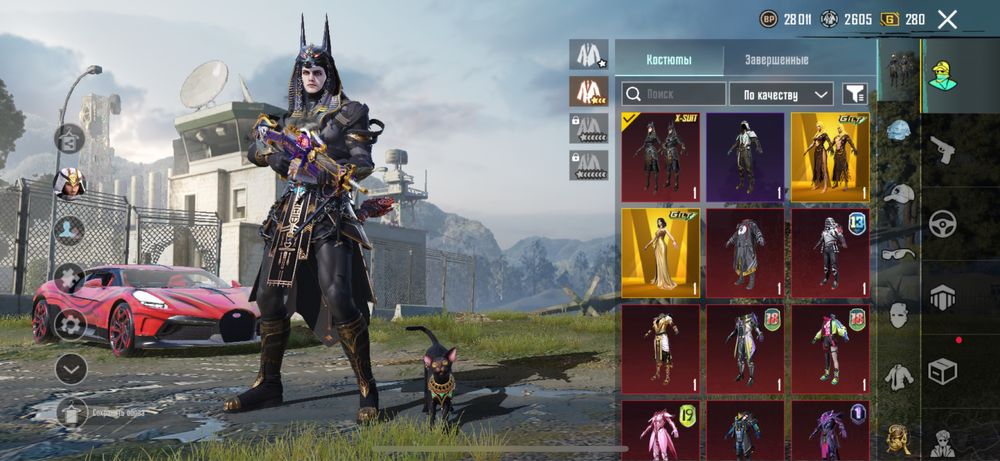Pick the gold gown costume tile
1000x461 pixels.
click(660, 253)
